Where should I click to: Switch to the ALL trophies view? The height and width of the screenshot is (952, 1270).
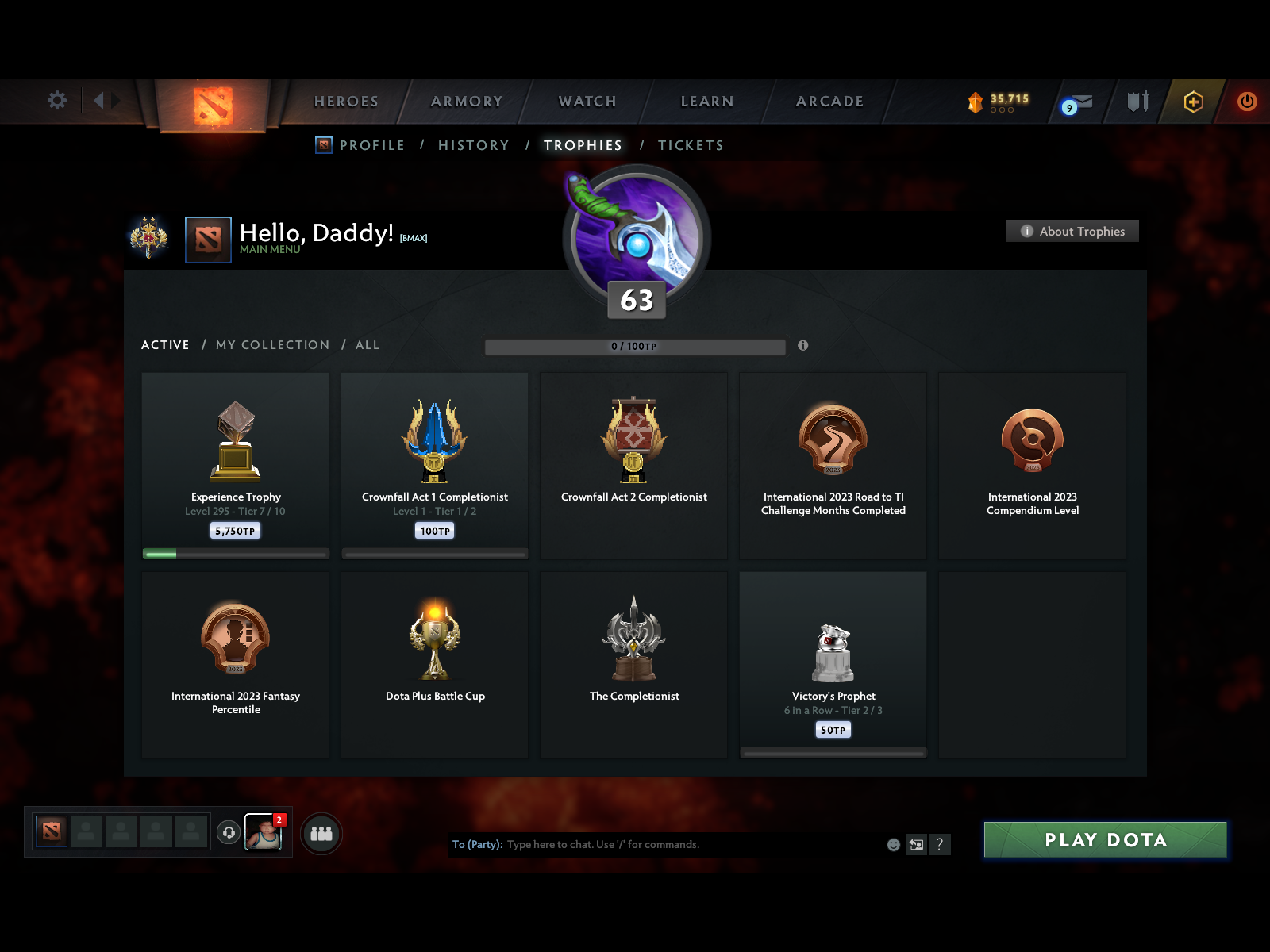367,345
